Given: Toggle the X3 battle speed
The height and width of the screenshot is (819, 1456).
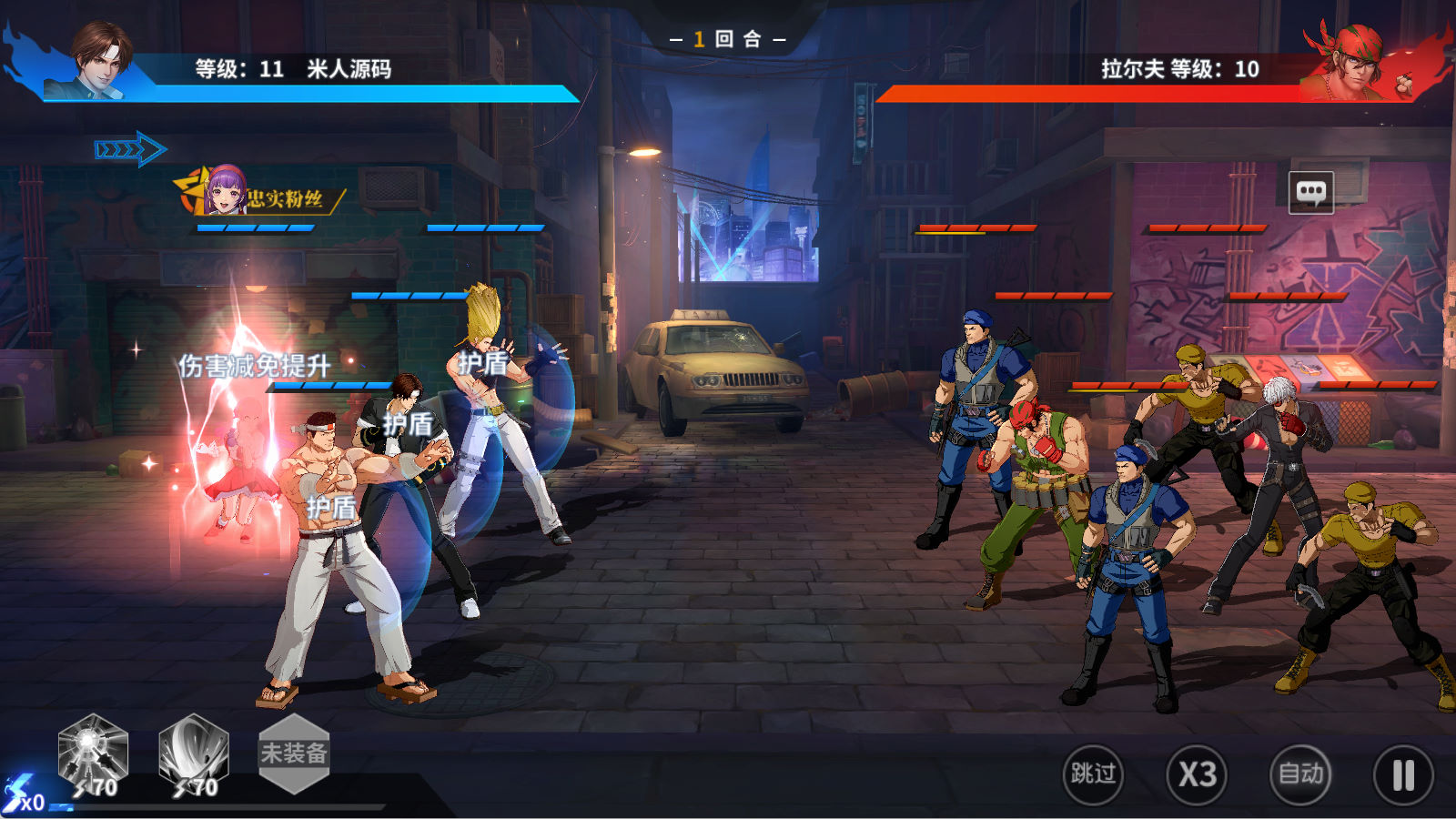Looking at the screenshot, I should click(1197, 774).
